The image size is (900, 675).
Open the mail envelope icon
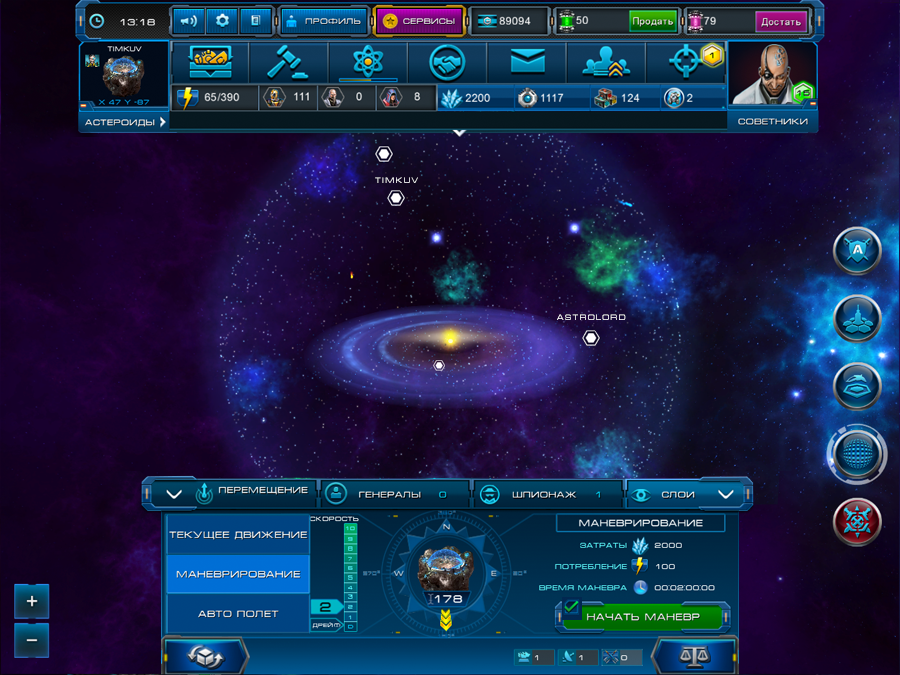coord(527,62)
